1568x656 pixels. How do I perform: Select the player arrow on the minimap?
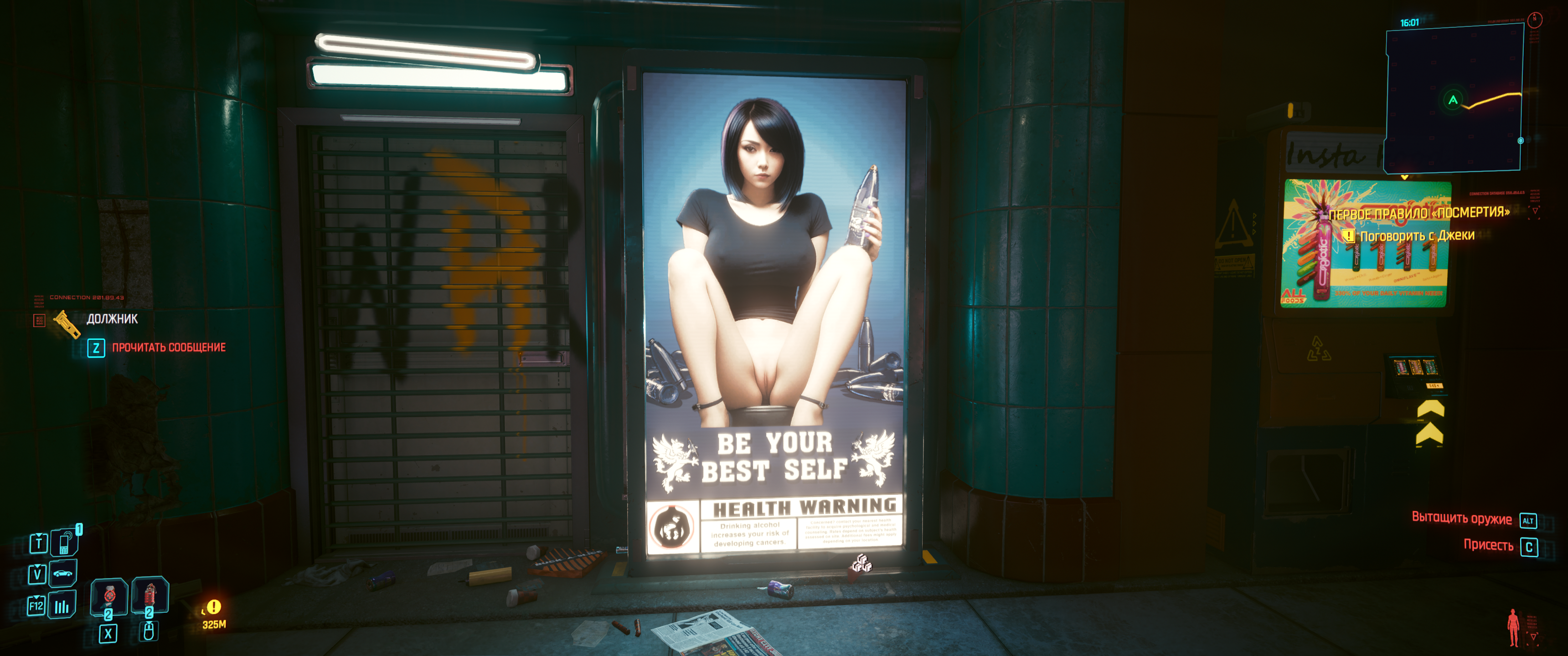1453,100
